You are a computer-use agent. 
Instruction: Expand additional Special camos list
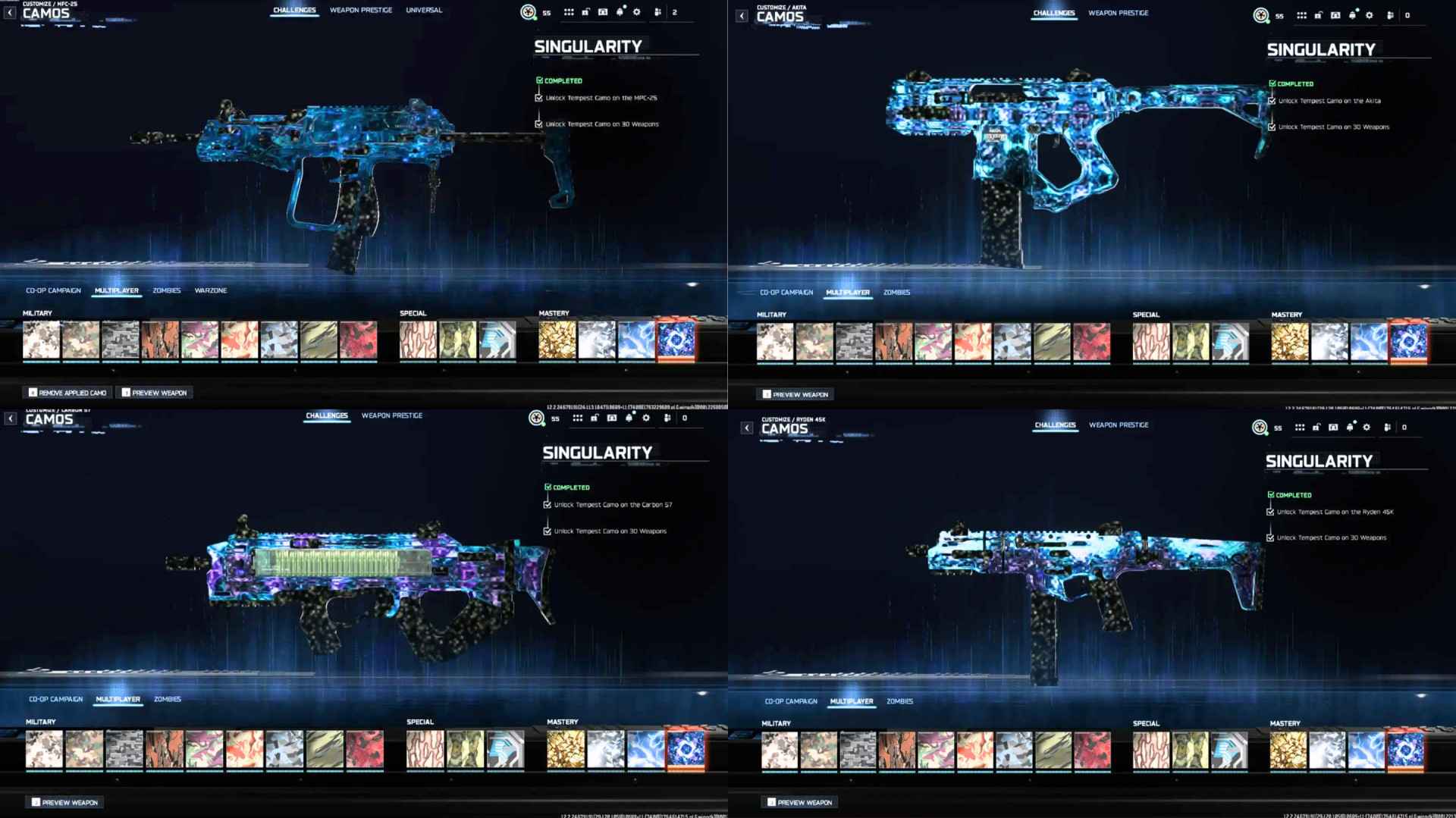[x=444, y=369]
